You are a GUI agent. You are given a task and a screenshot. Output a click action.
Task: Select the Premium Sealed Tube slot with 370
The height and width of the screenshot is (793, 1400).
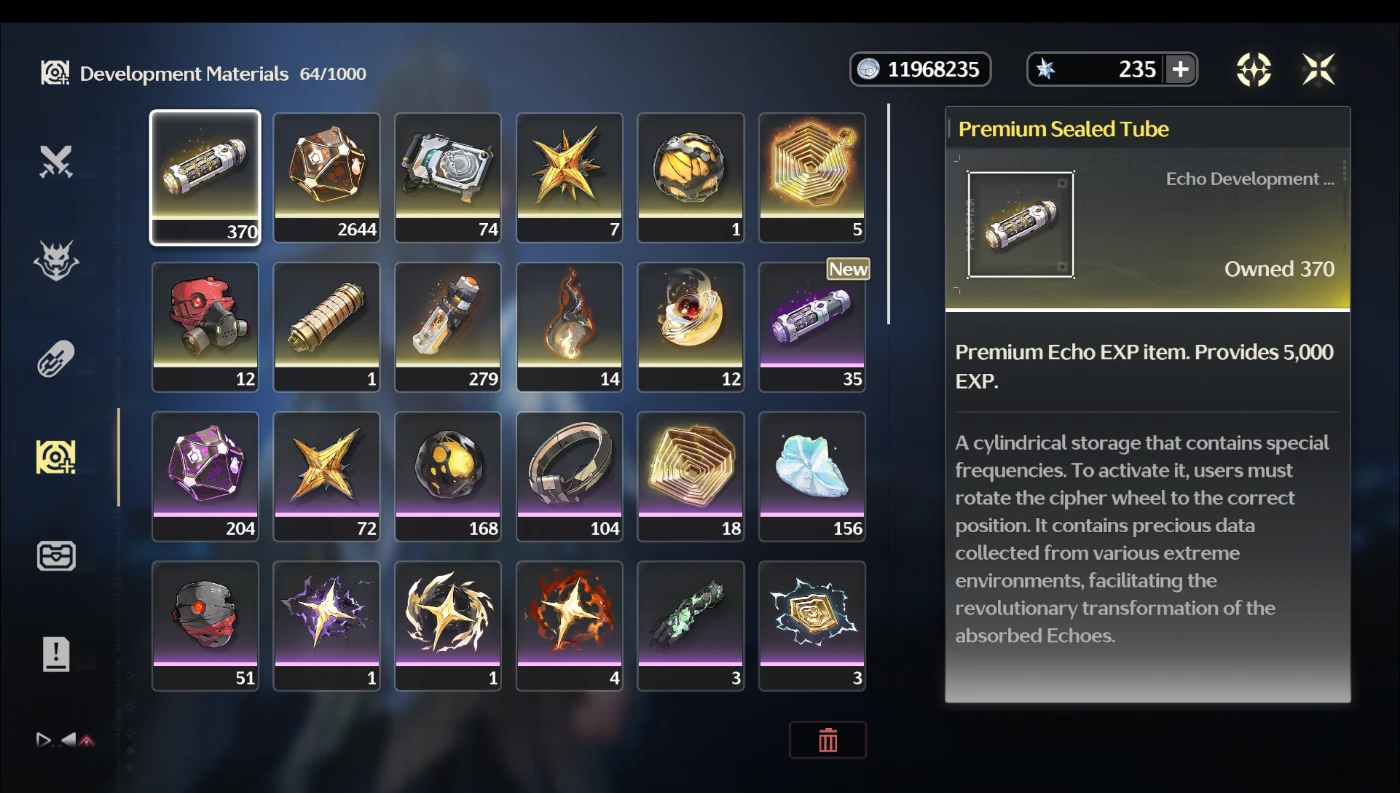[205, 177]
